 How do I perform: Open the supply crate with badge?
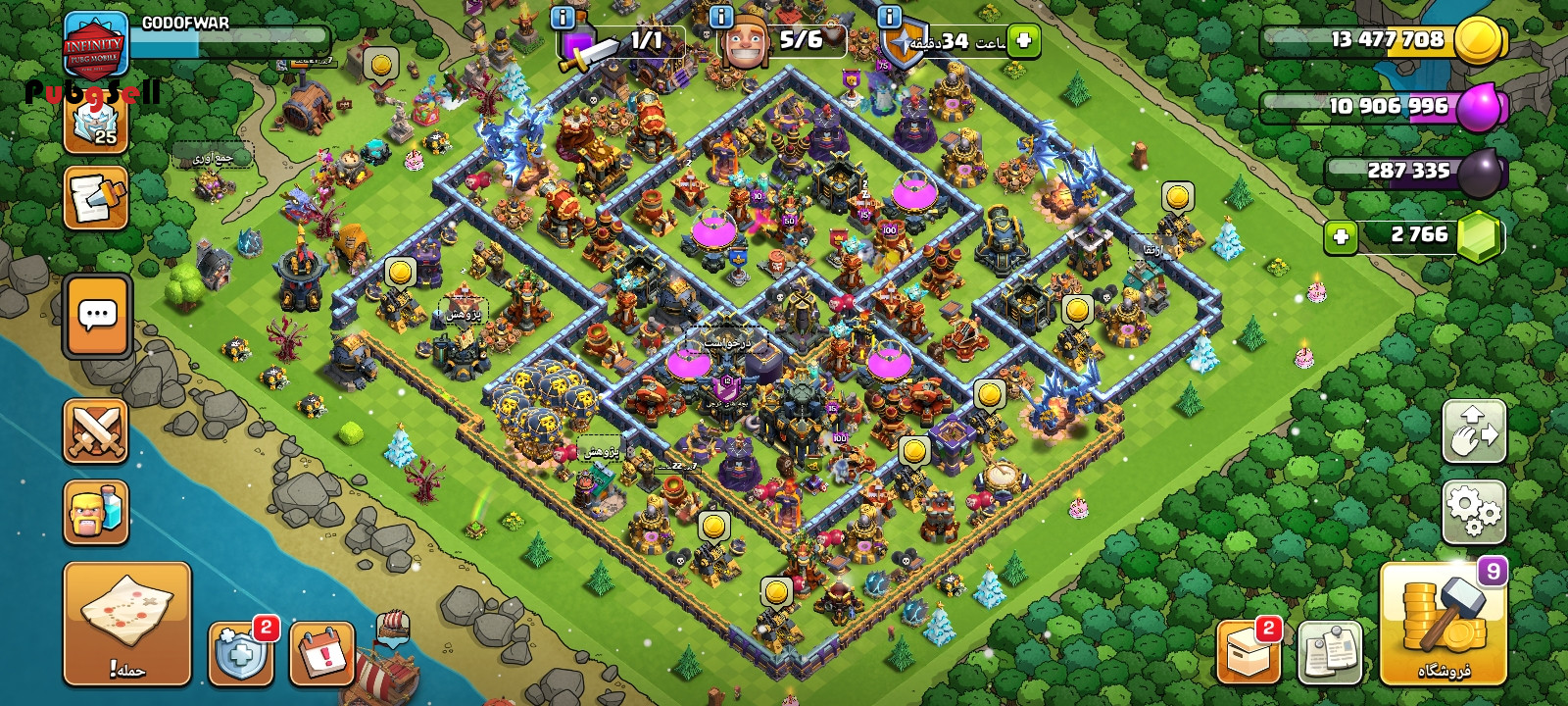tap(1249, 652)
